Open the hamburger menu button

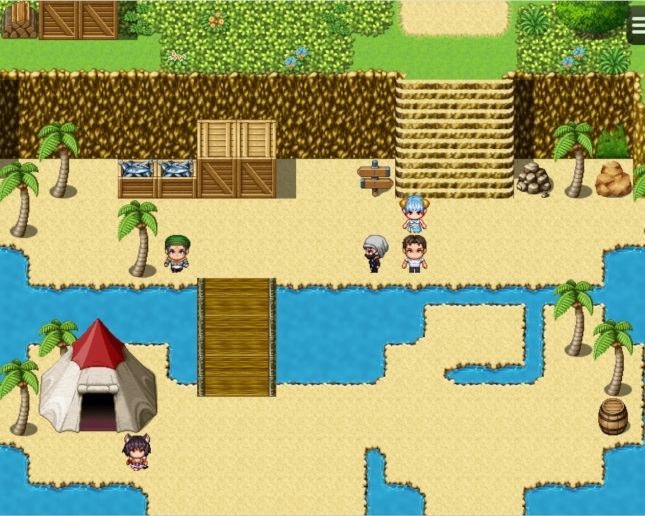point(636,24)
